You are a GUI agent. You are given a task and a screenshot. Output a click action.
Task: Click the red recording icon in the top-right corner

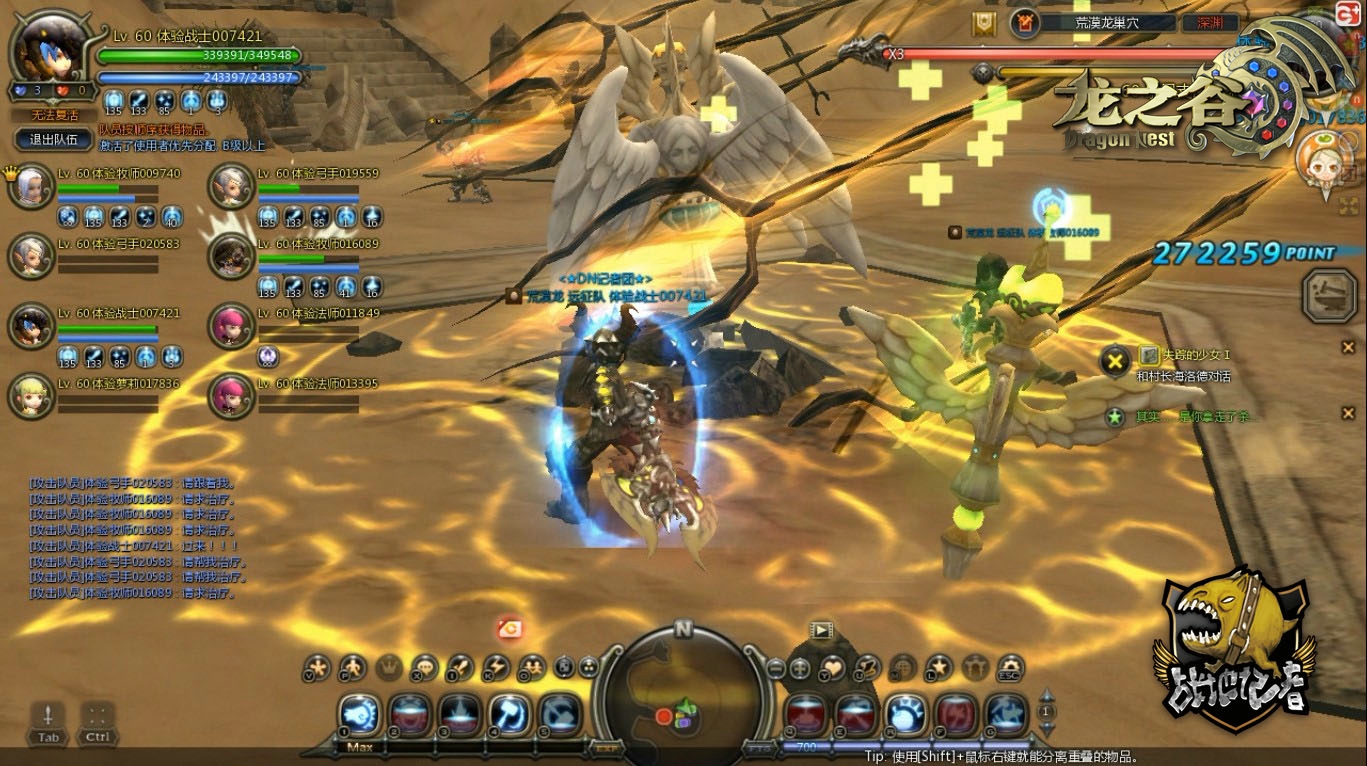pos(1348,12)
